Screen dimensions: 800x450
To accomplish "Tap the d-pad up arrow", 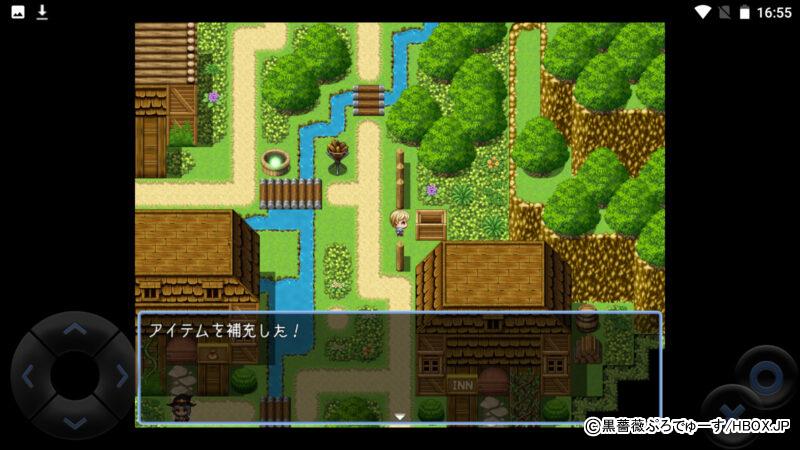I will [x=74, y=329].
